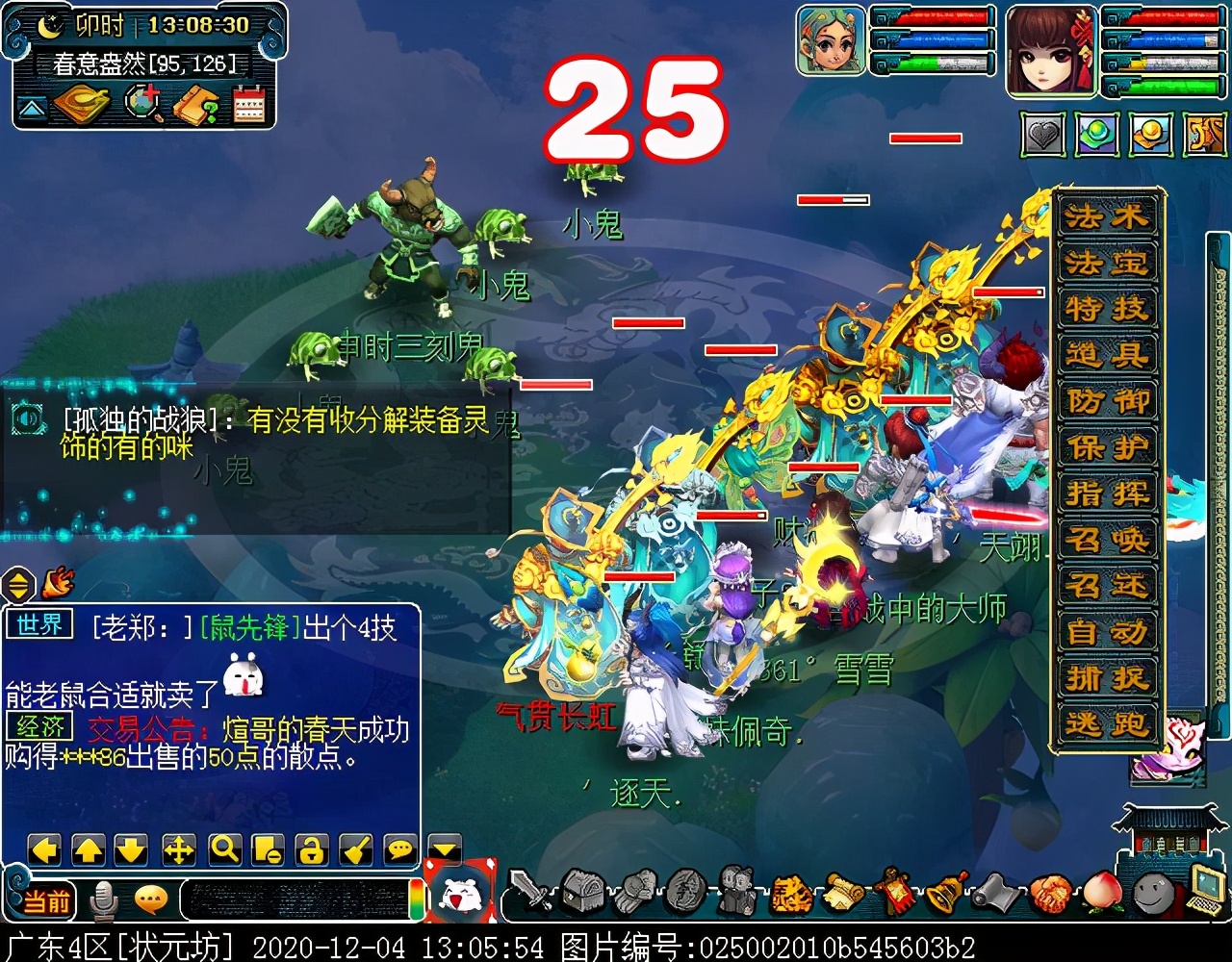Flee battle with the 逃跑 command

1107,724
